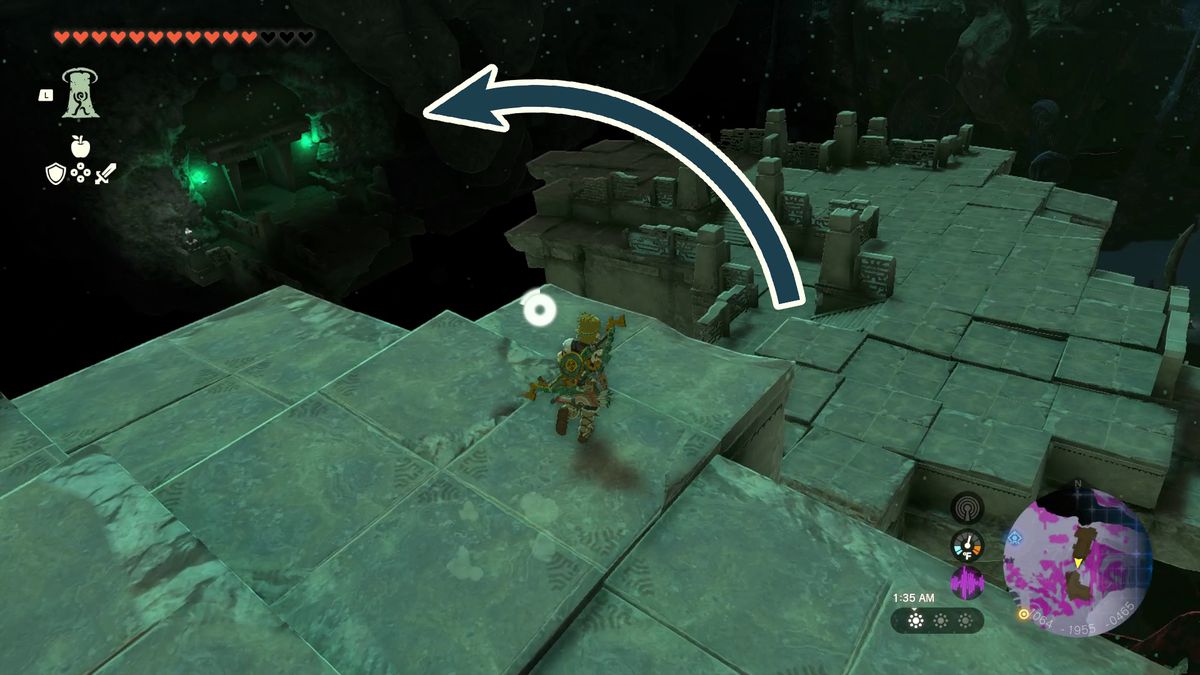The height and width of the screenshot is (675, 1200).
Task: Open the shield quick-select icon
Action: 55,174
